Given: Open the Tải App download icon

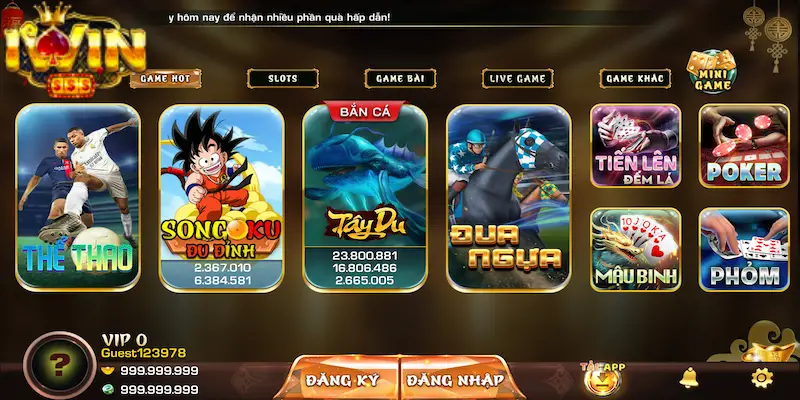Looking at the screenshot, I should pyautogui.click(x=602, y=377).
